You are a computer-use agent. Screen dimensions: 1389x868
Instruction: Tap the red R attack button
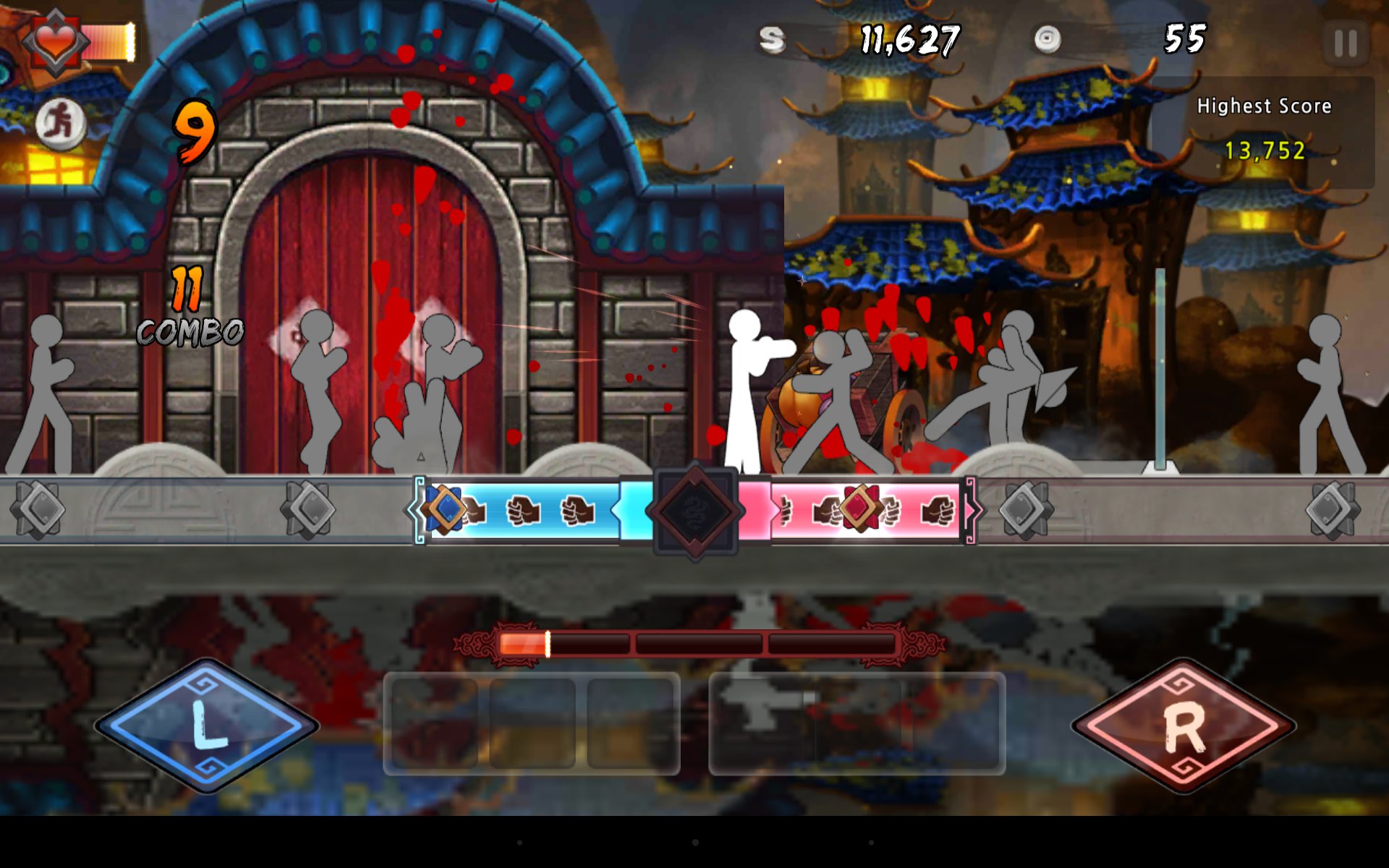tap(1184, 726)
